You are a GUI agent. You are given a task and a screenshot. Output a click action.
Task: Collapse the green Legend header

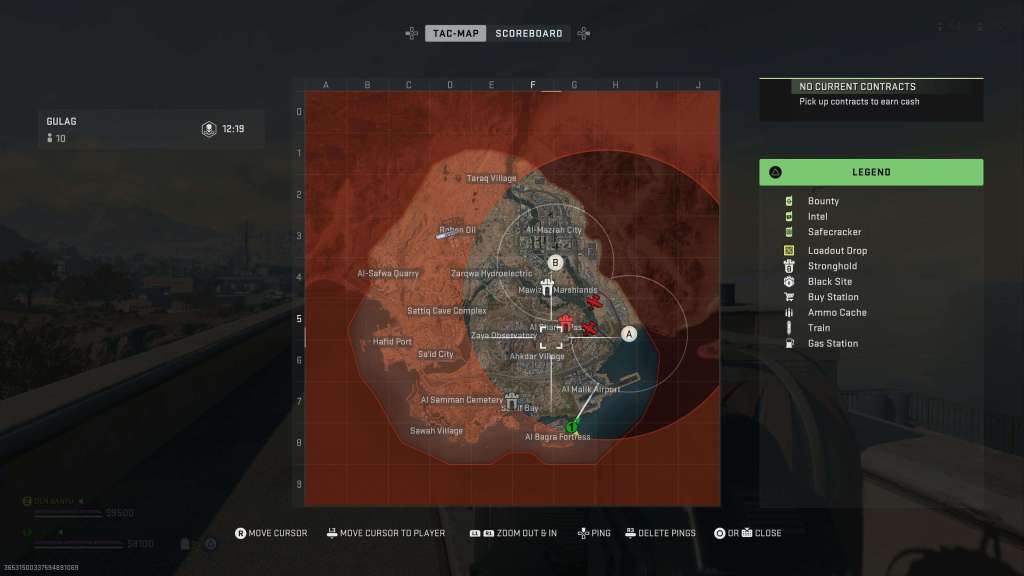[x=871, y=172]
